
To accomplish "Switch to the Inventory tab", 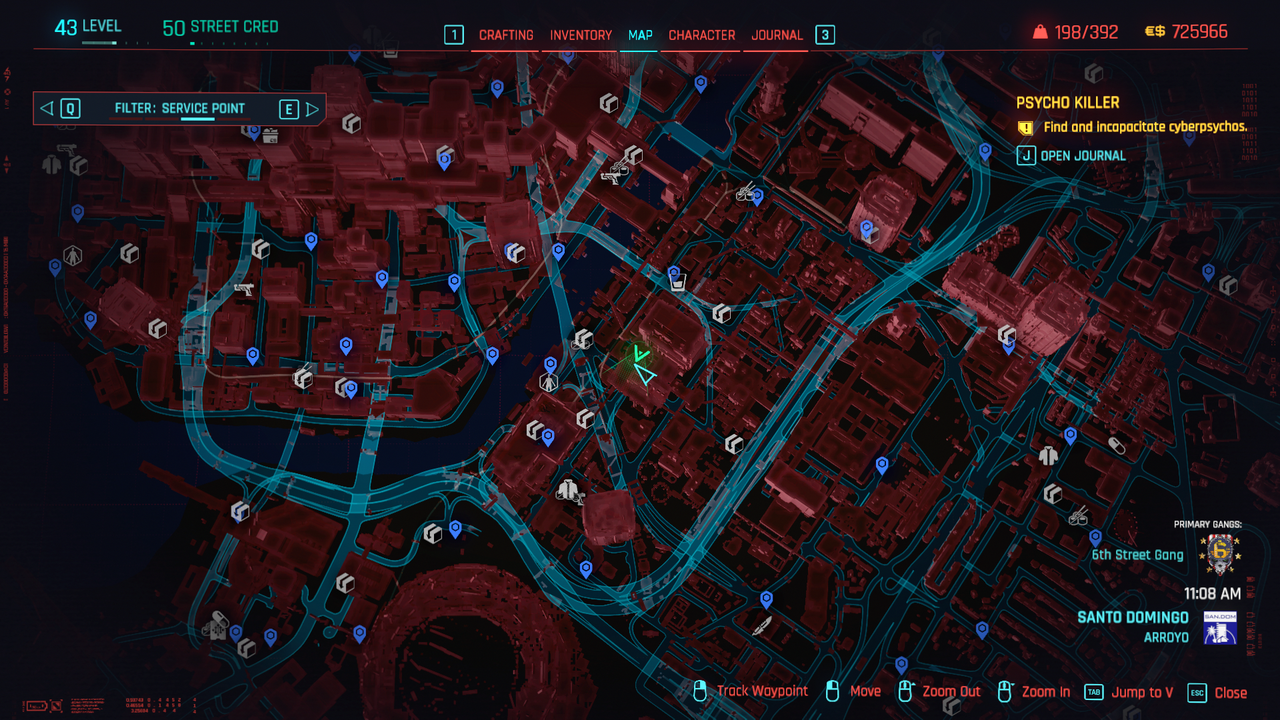I will 581,35.
